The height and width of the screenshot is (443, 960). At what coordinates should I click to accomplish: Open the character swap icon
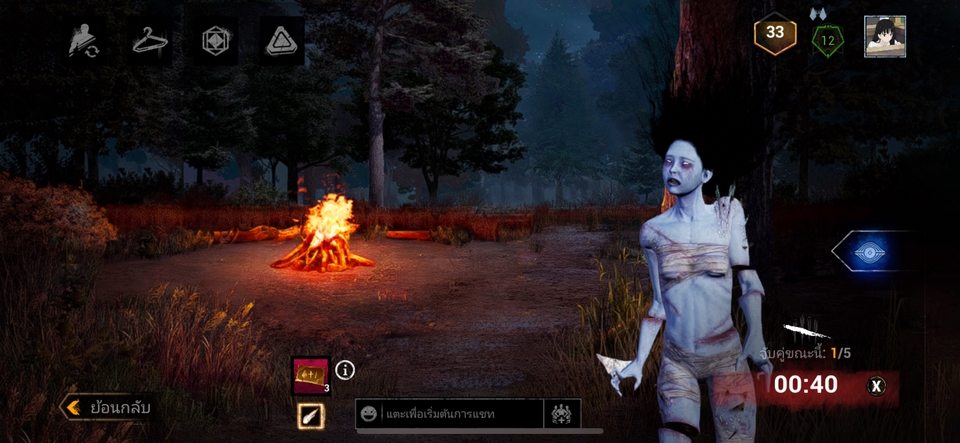tap(84, 41)
